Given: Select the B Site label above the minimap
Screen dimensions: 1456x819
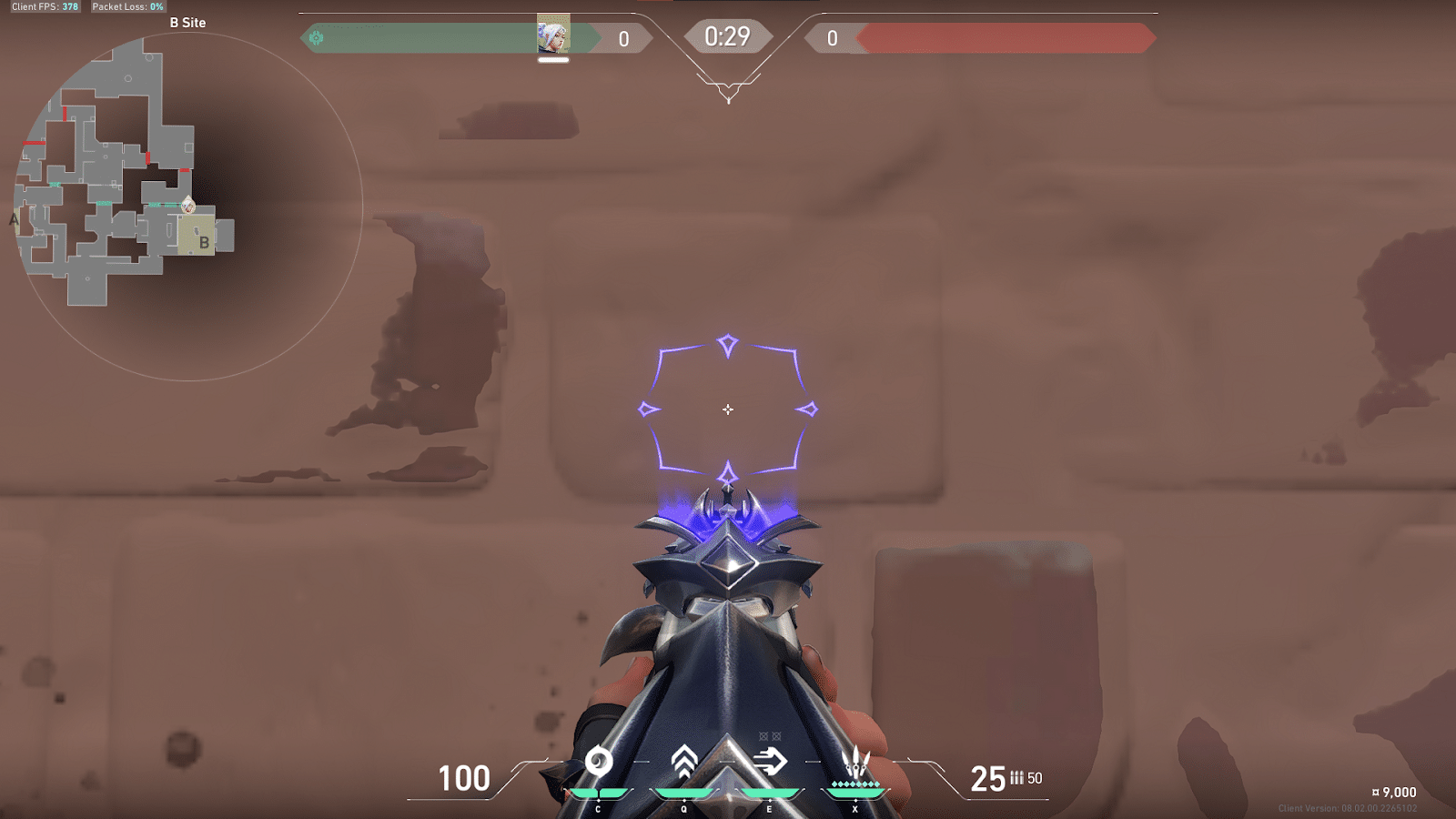Looking at the screenshot, I should pos(188,22).
